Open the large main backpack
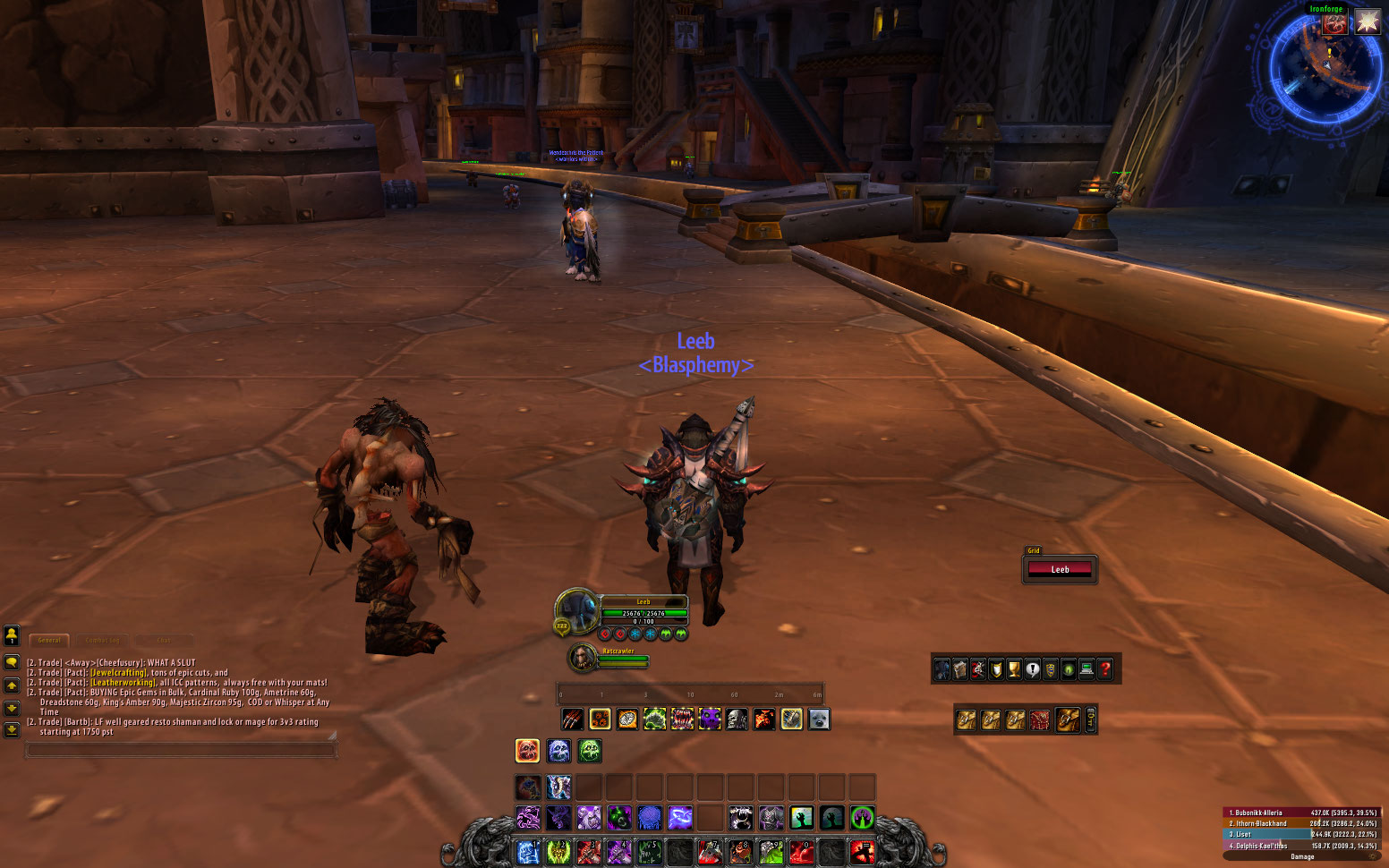This screenshot has height=868, width=1389. pyautogui.click(x=1068, y=719)
